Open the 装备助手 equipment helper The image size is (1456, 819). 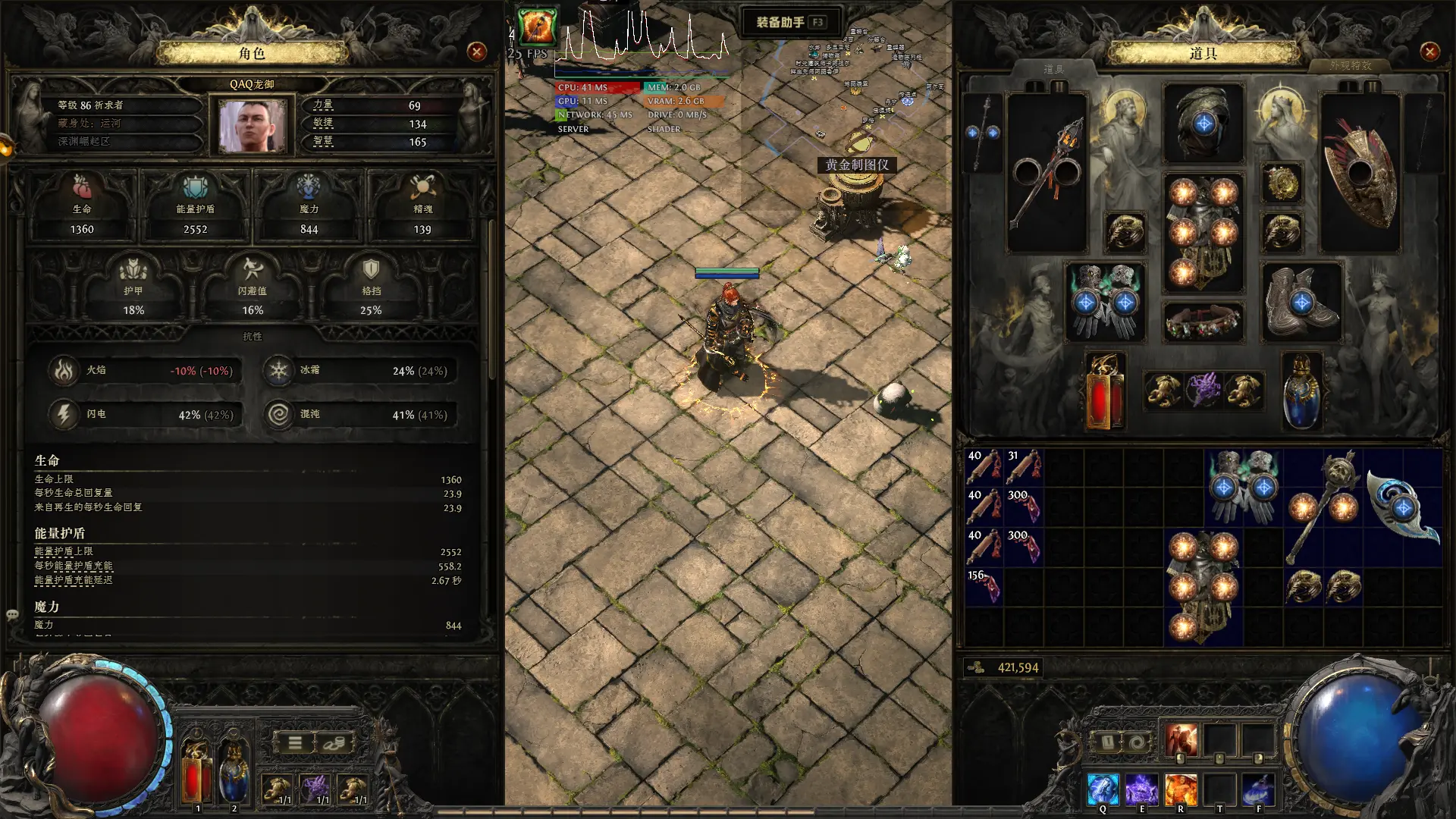pos(789,22)
